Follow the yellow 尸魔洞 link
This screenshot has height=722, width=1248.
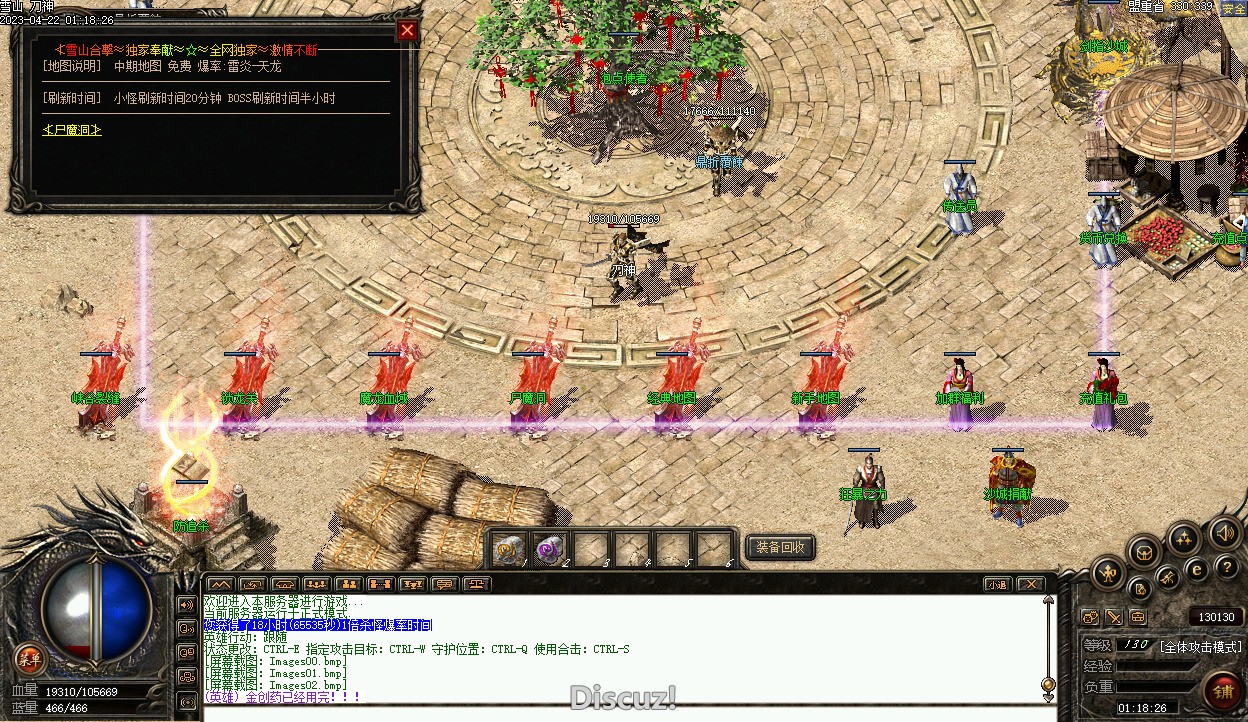[71, 130]
